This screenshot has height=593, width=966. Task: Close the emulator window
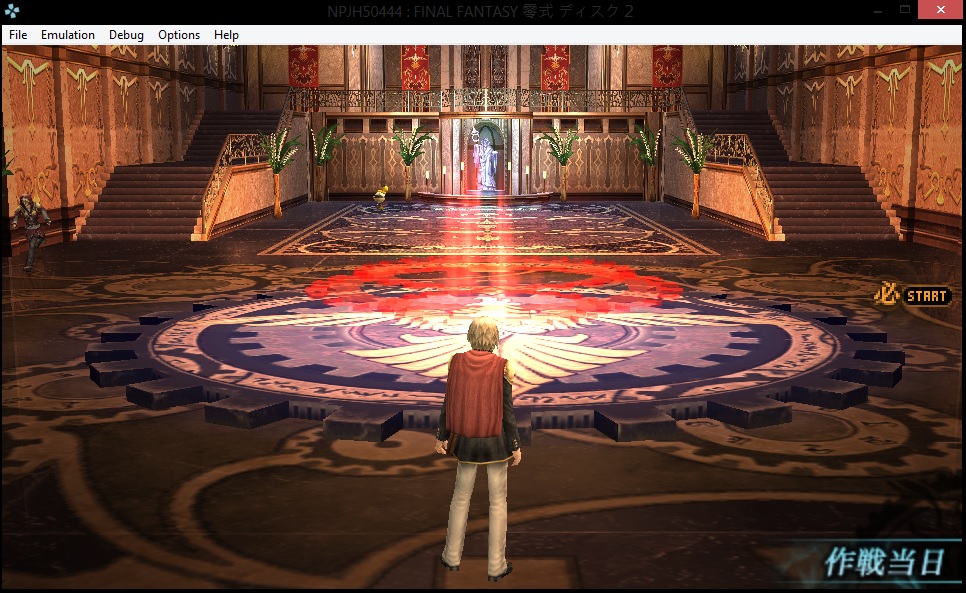pyautogui.click(x=941, y=9)
